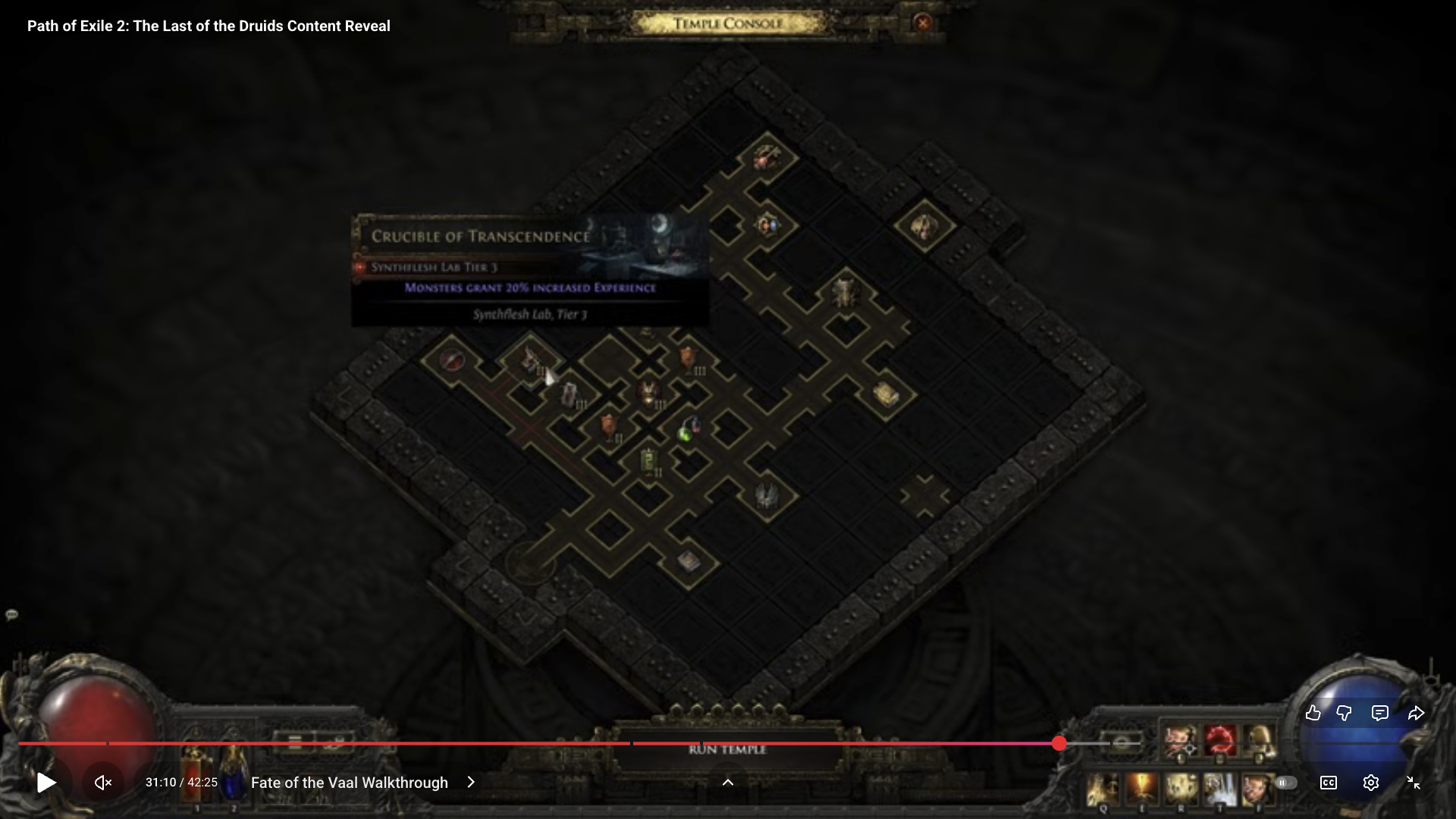Select the blue and red gems room
The image size is (1456, 819).
(x=767, y=224)
